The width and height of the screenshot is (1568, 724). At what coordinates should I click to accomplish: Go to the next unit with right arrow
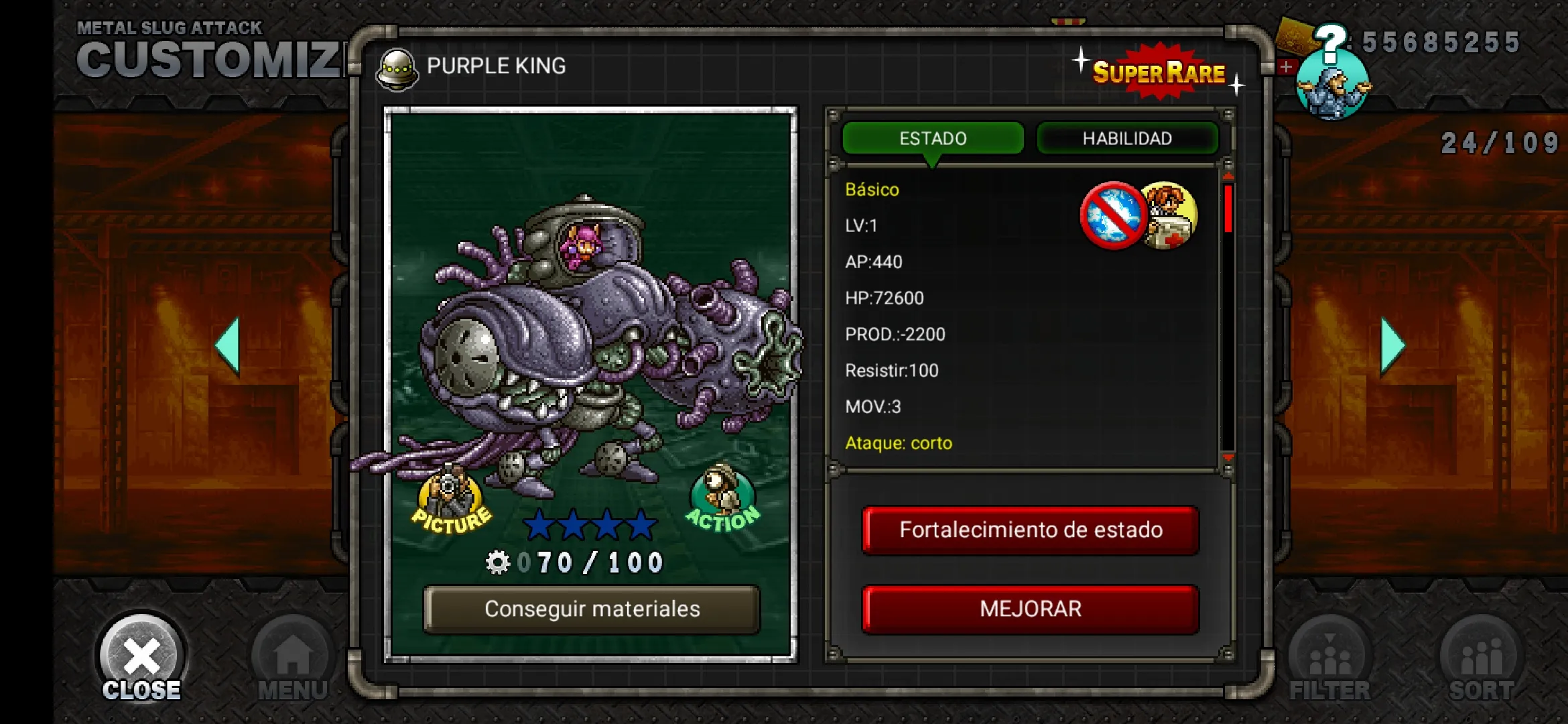(x=1392, y=345)
